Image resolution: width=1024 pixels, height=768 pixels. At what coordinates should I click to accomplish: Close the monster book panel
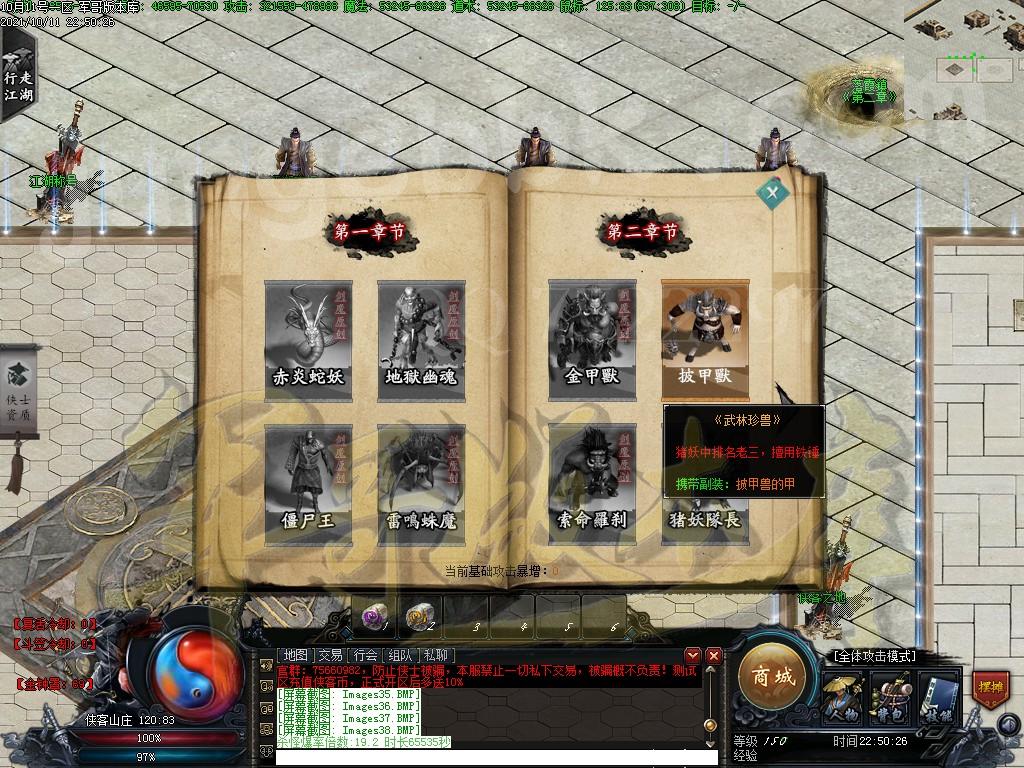pos(772,193)
